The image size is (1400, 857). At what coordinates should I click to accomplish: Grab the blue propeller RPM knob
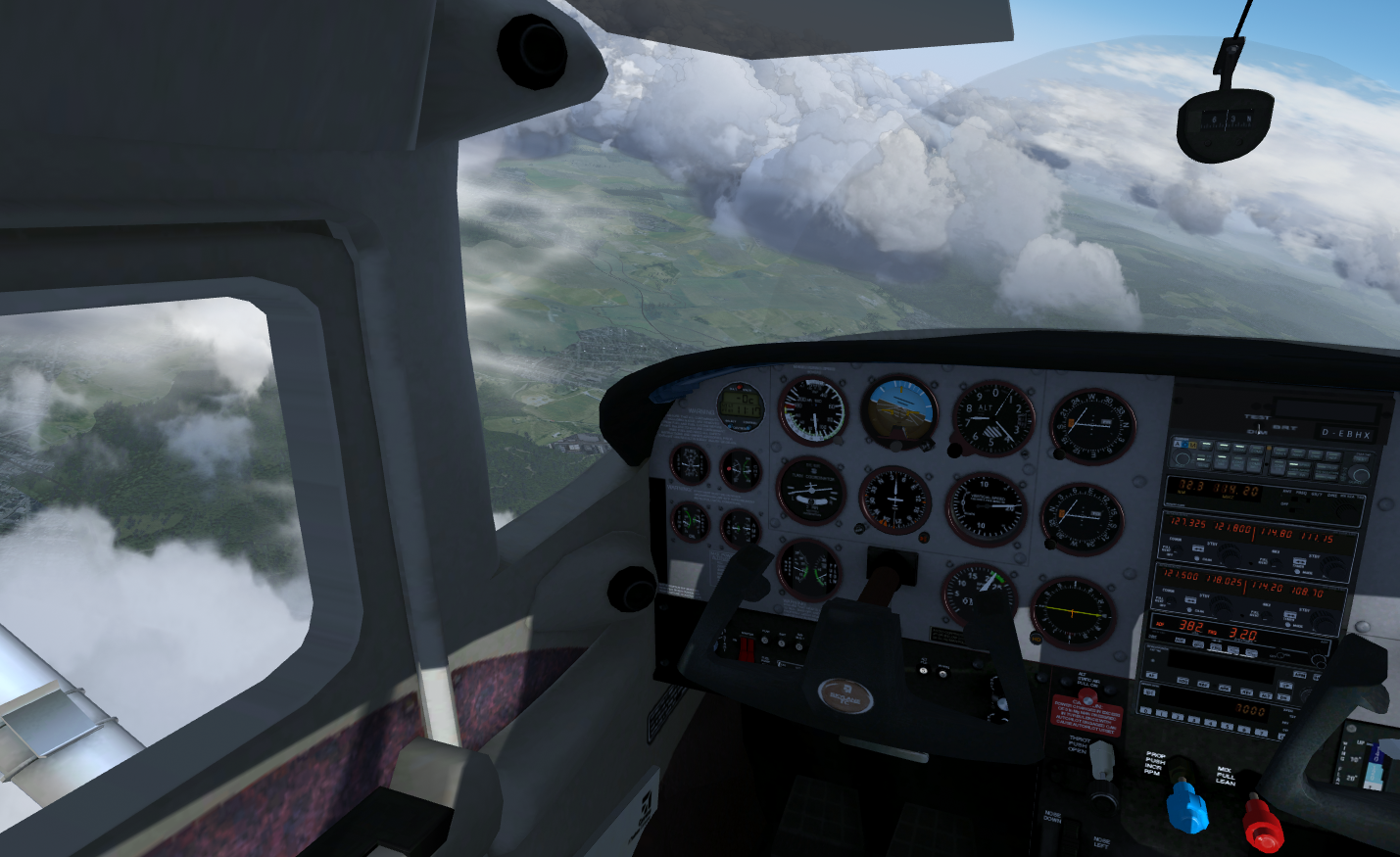tap(1186, 808)
